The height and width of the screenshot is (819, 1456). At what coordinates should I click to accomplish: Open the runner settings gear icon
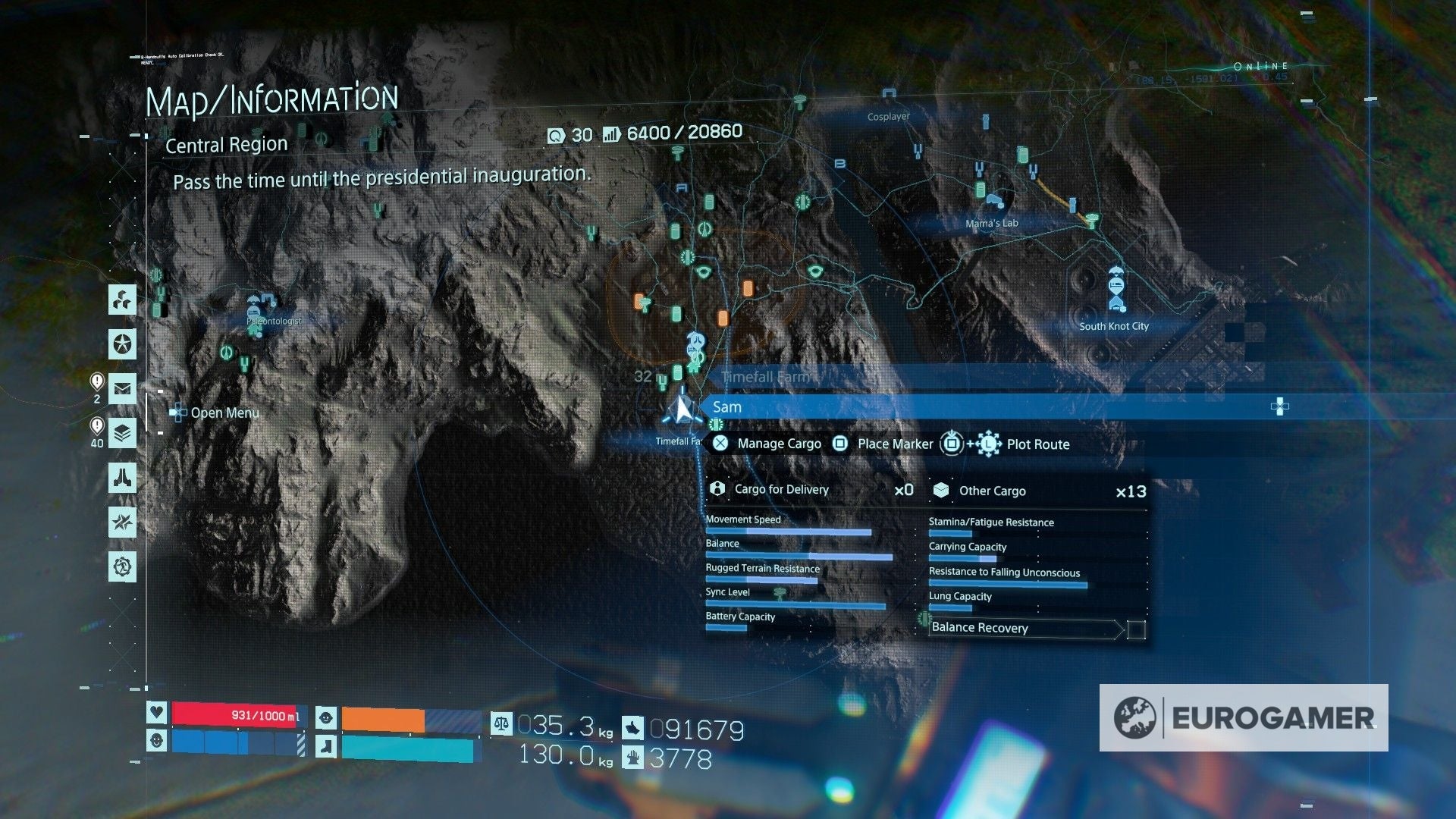click(x=123, y=566)
